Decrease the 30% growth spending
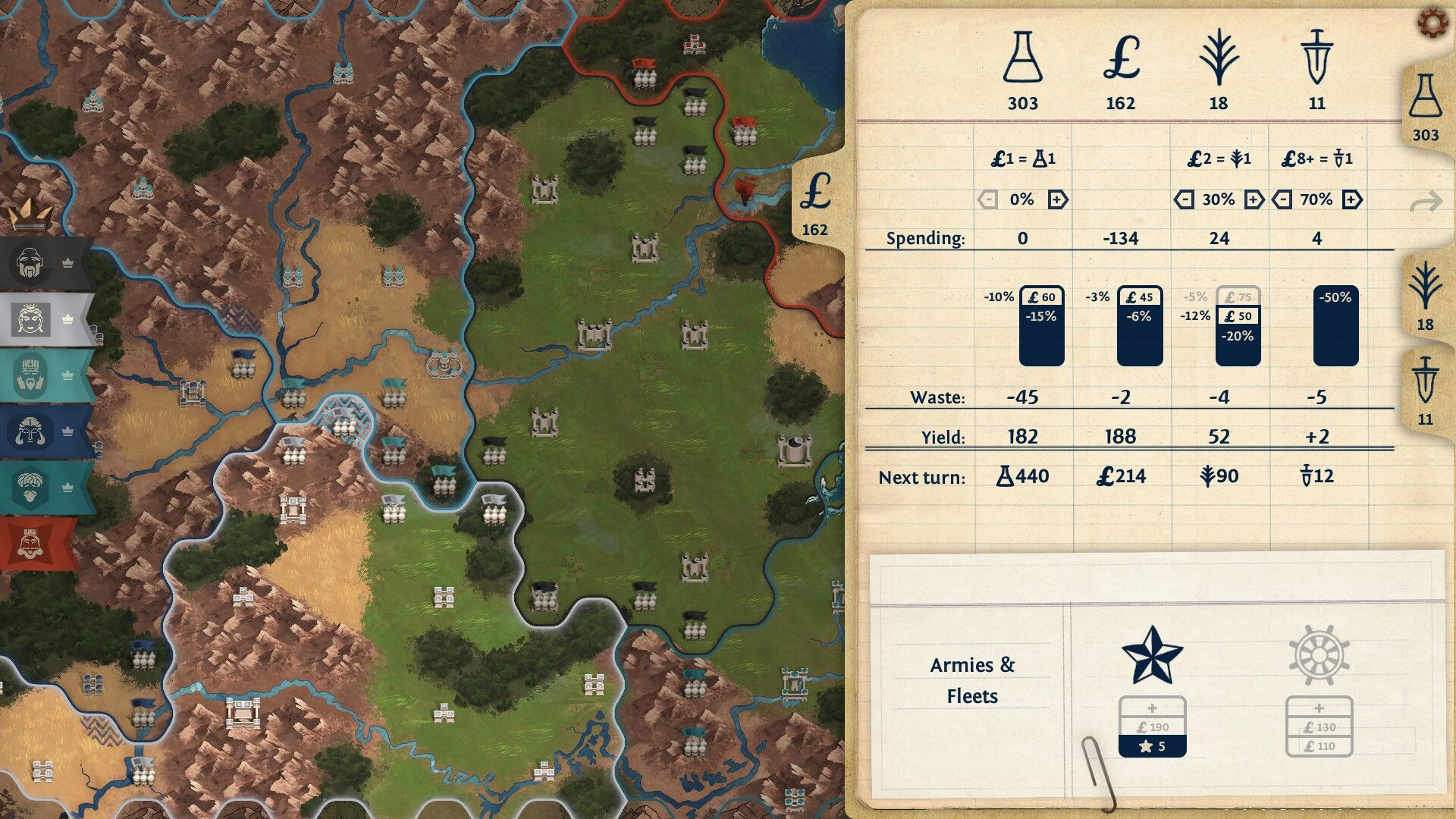Image resolution: width=1456 pixels, height=819 pixels. (1184, 199)
